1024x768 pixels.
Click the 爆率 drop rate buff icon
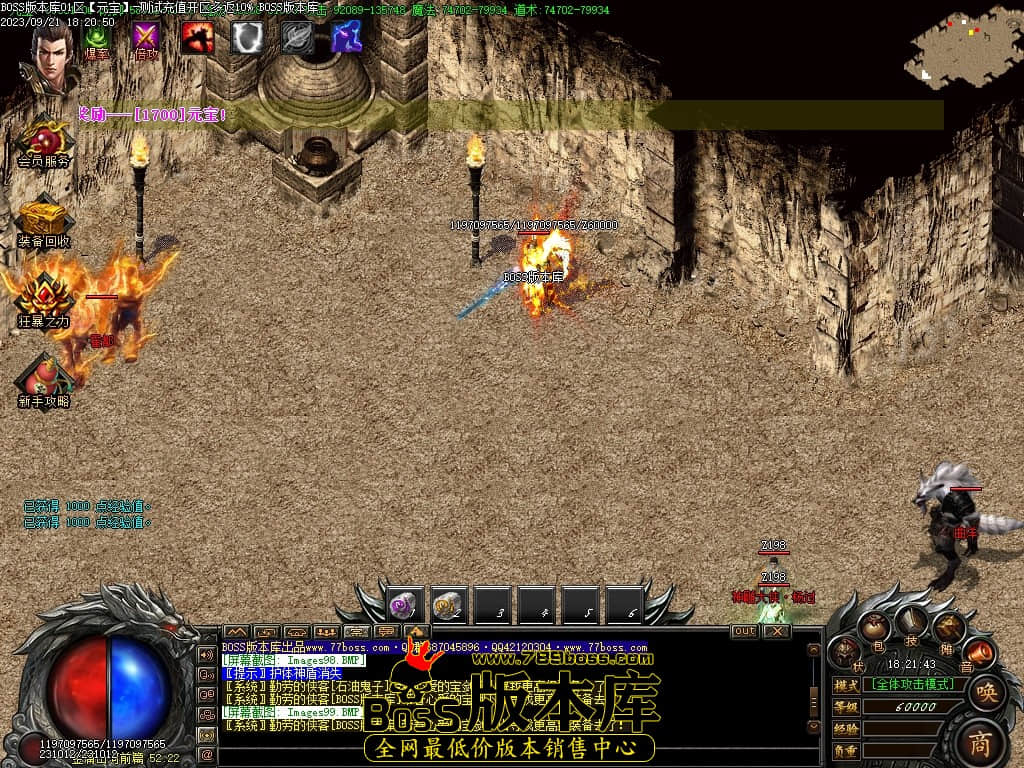(x=97, y=38)
